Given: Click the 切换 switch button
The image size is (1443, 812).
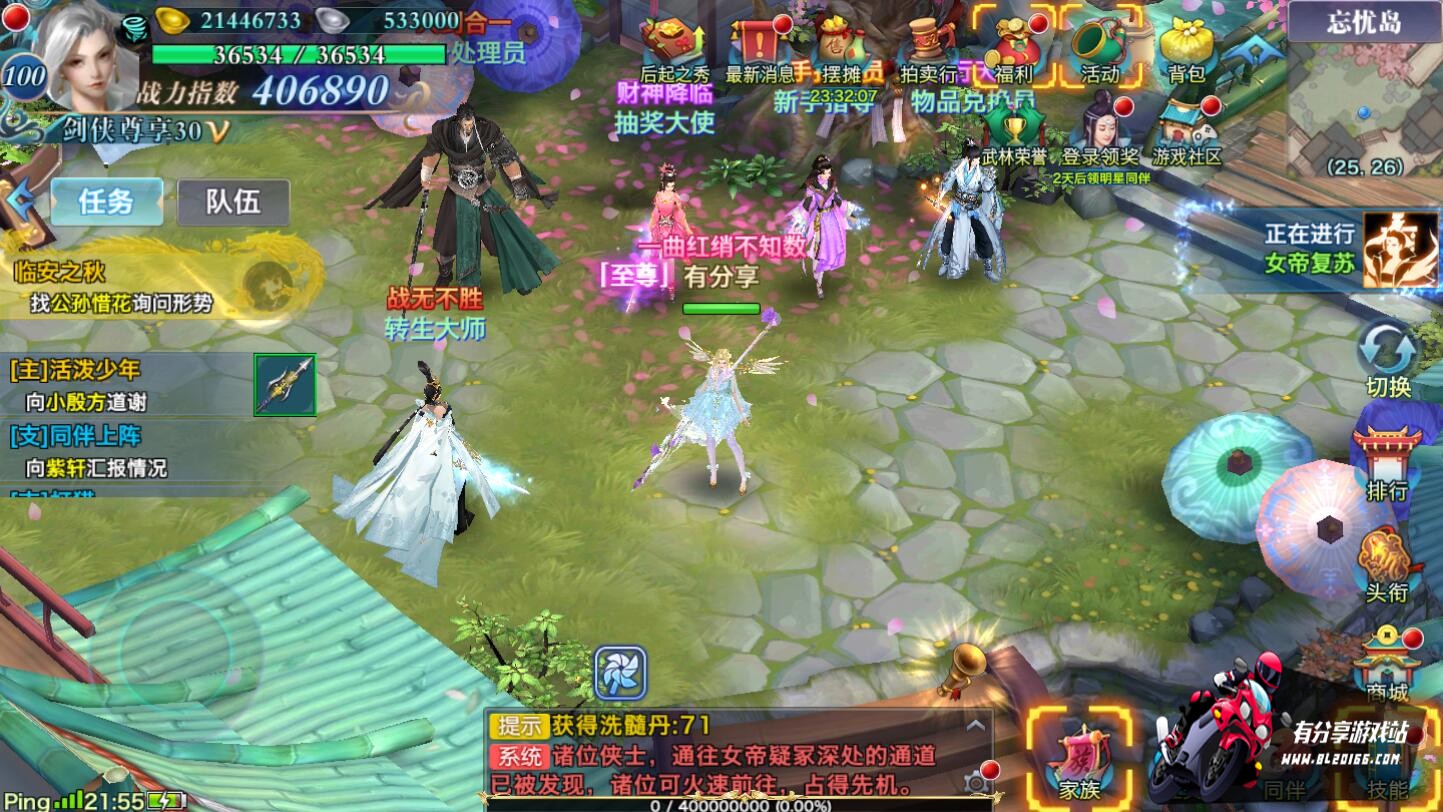Looking at the screenshot, I should click(x=1388, y=358).
